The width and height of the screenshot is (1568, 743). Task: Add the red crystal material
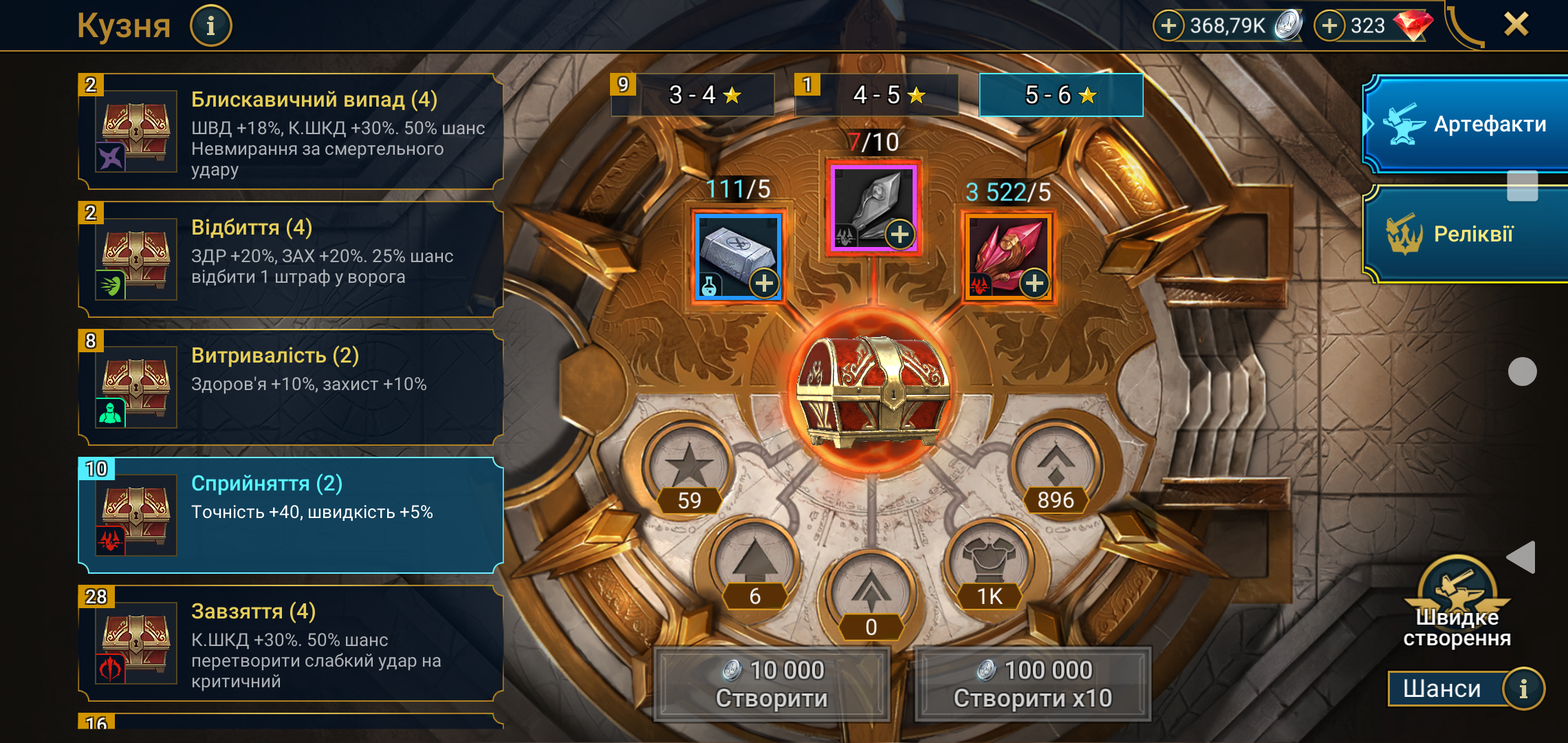click(1034, 283)
